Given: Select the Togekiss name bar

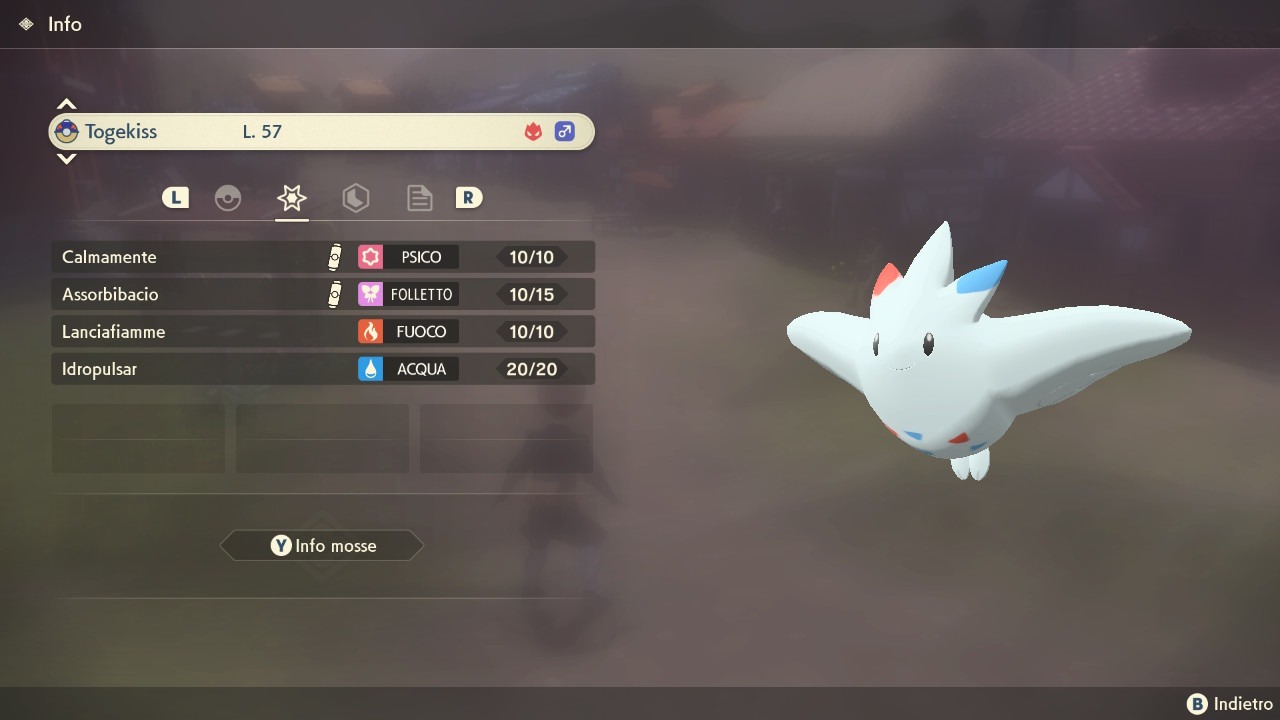Looking at the screenshot, I should 322,131.
